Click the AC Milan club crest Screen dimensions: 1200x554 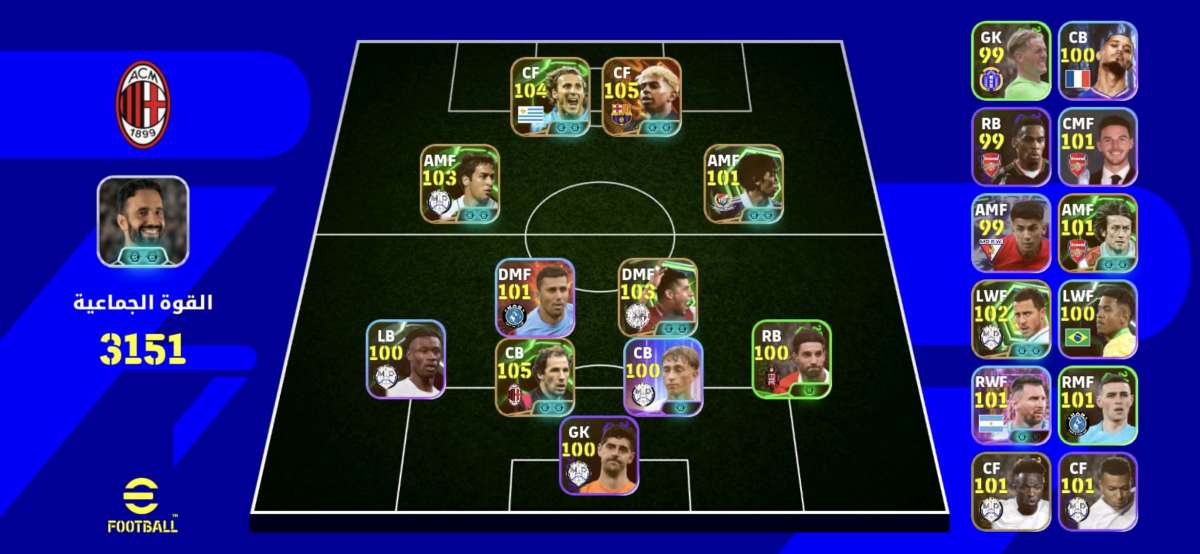[x=144, y=104]
